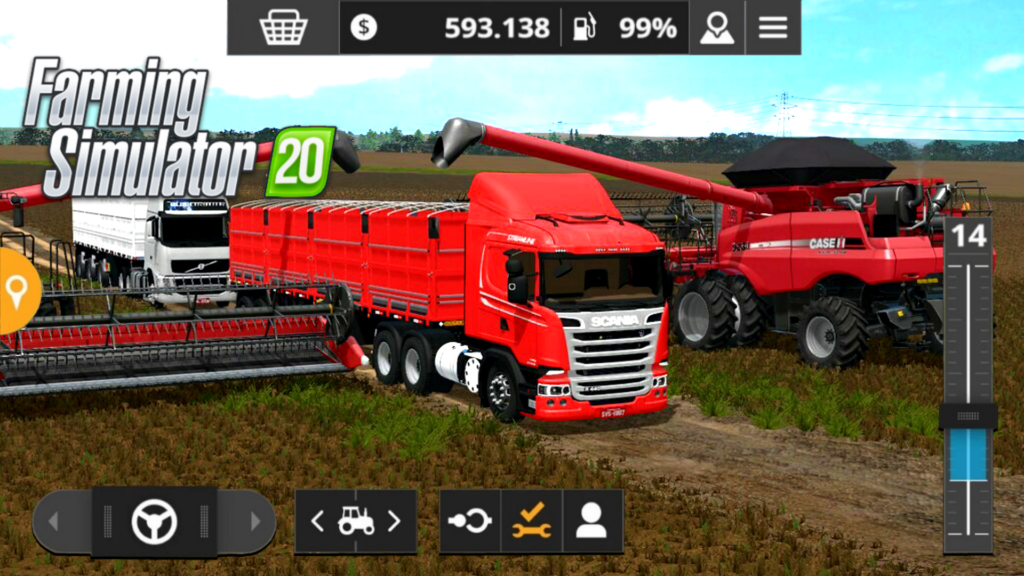Open the hamburger main menu
The height and width of the screenshot is (576, 1024).
click(773, 28)
